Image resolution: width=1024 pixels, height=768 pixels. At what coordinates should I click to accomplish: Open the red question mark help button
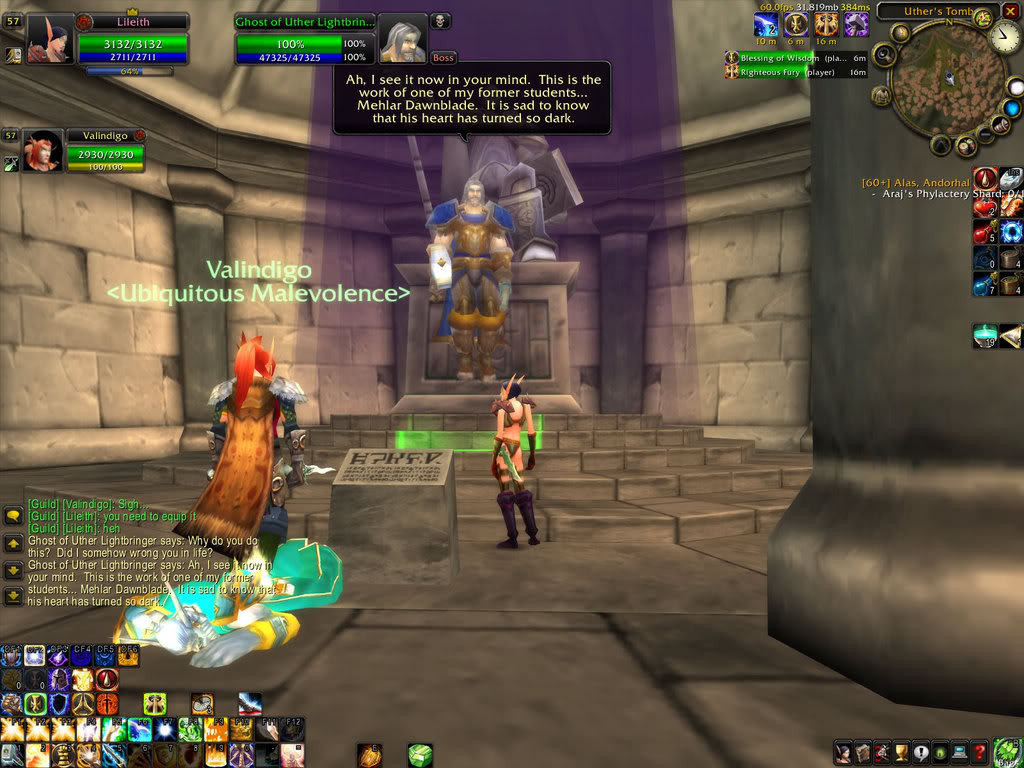click(x=980, y=753)
